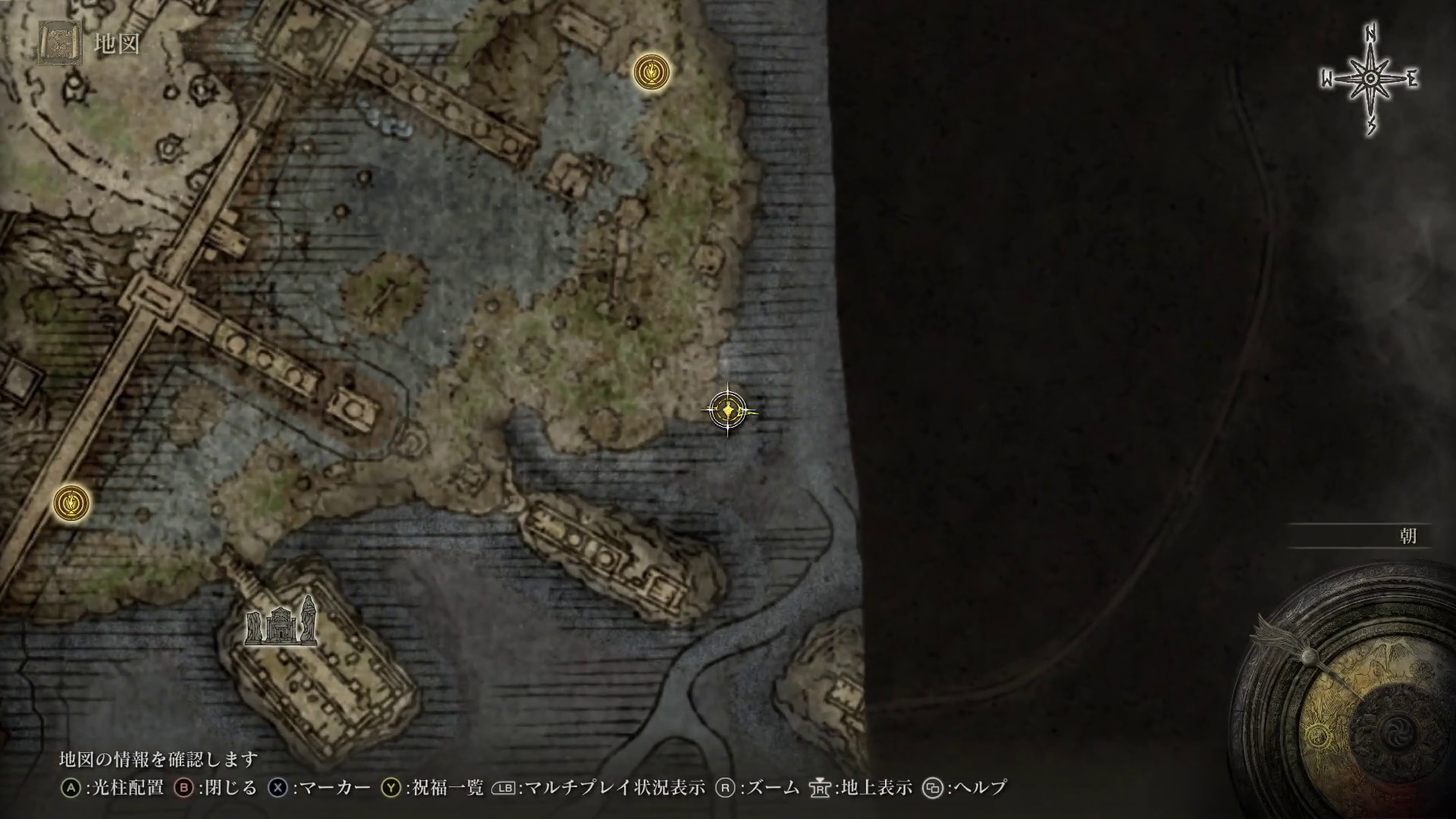Click the golden map cursor crosshair
This screenshot has width=1456, height=819.
click(x=728, y=410)
